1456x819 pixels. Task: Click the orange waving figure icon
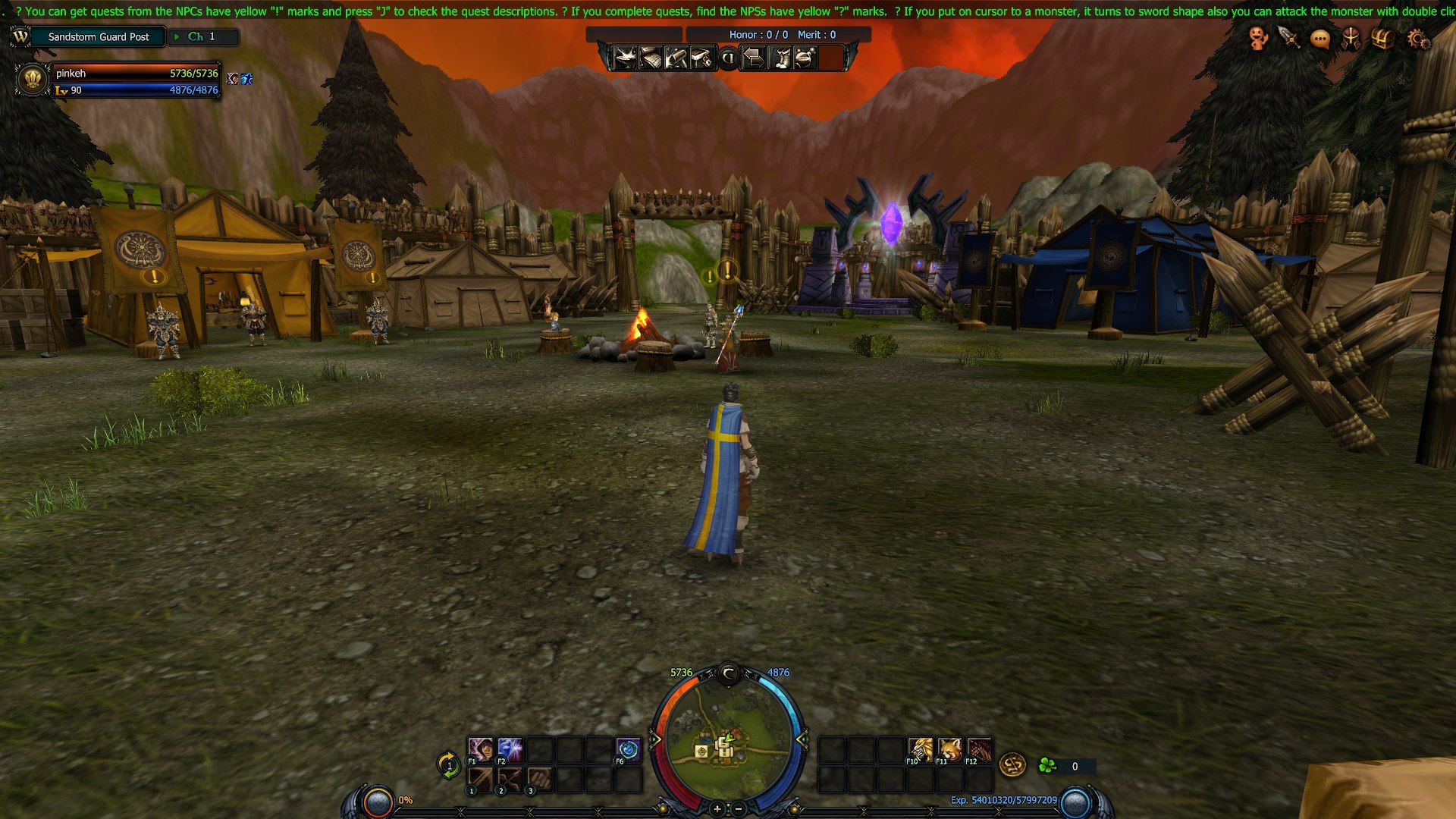point(1258,38)
